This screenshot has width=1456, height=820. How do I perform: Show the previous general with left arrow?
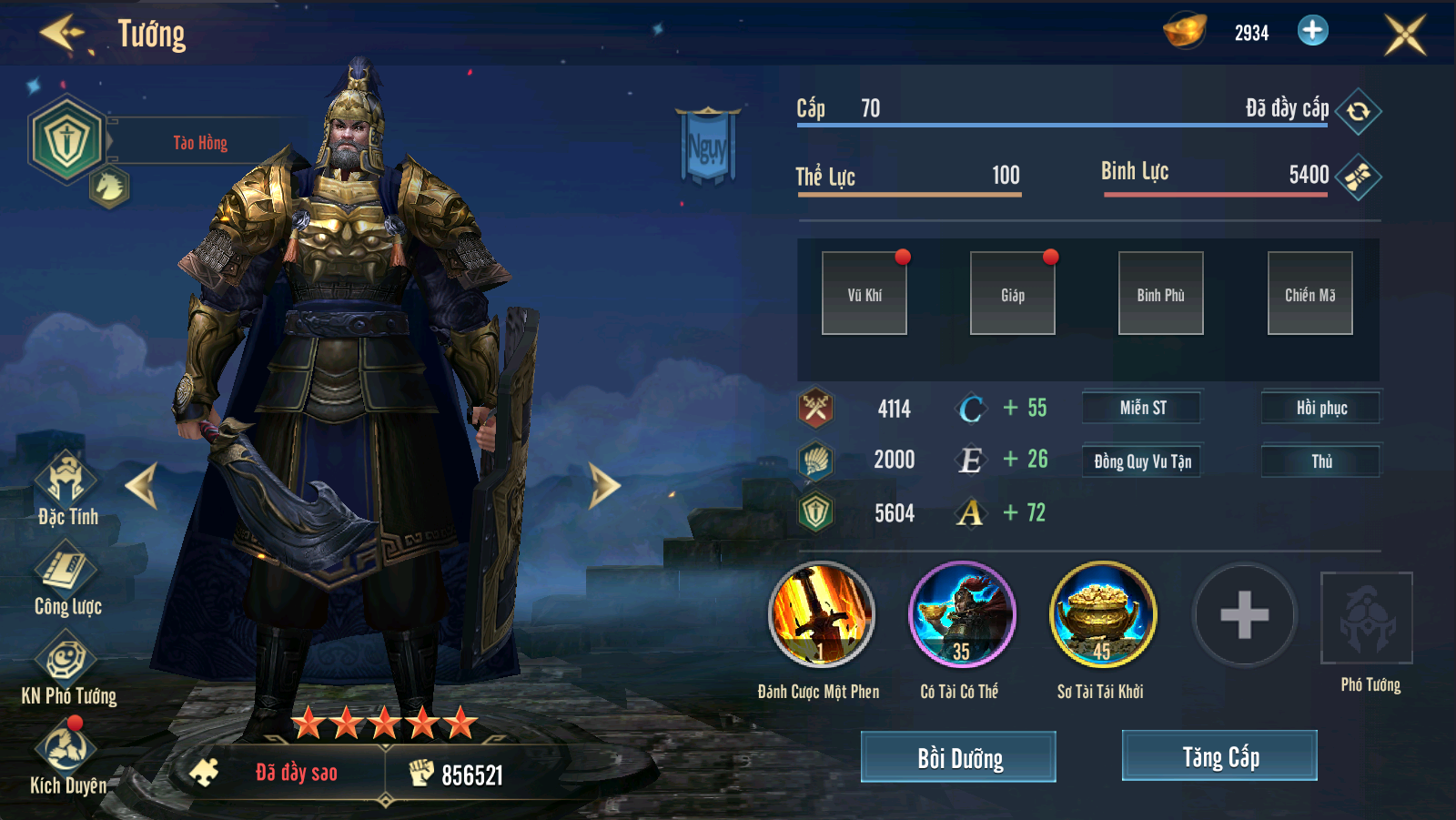click(143, 485)
